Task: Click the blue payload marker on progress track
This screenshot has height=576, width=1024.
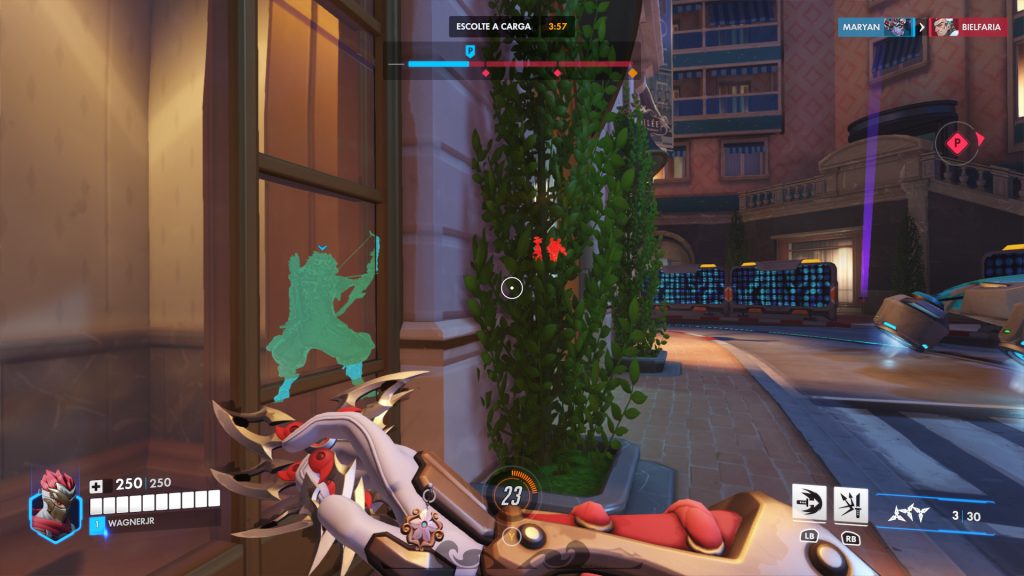Action: (x=470, y=51)
